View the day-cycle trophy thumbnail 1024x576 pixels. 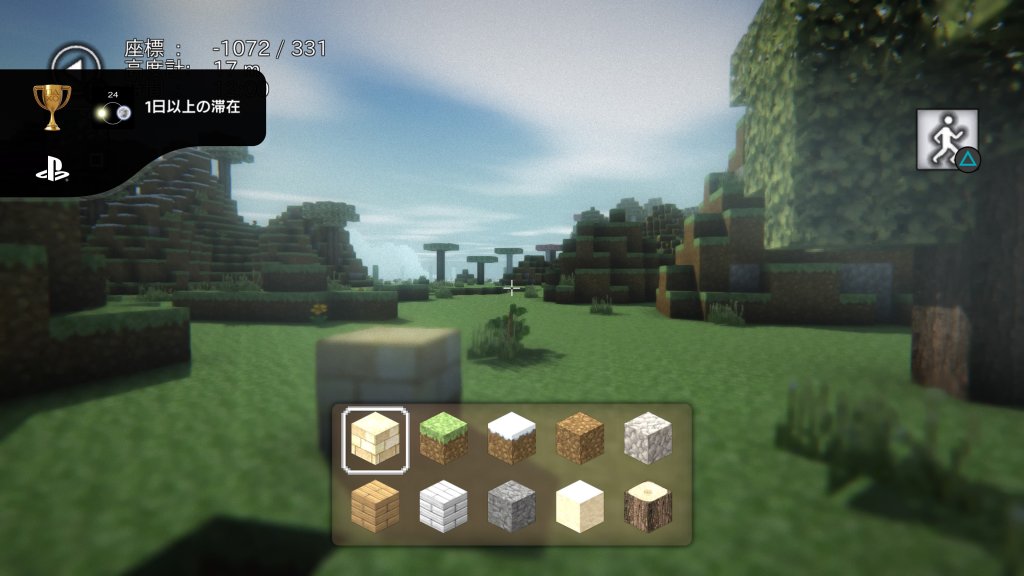pos(114,111)
